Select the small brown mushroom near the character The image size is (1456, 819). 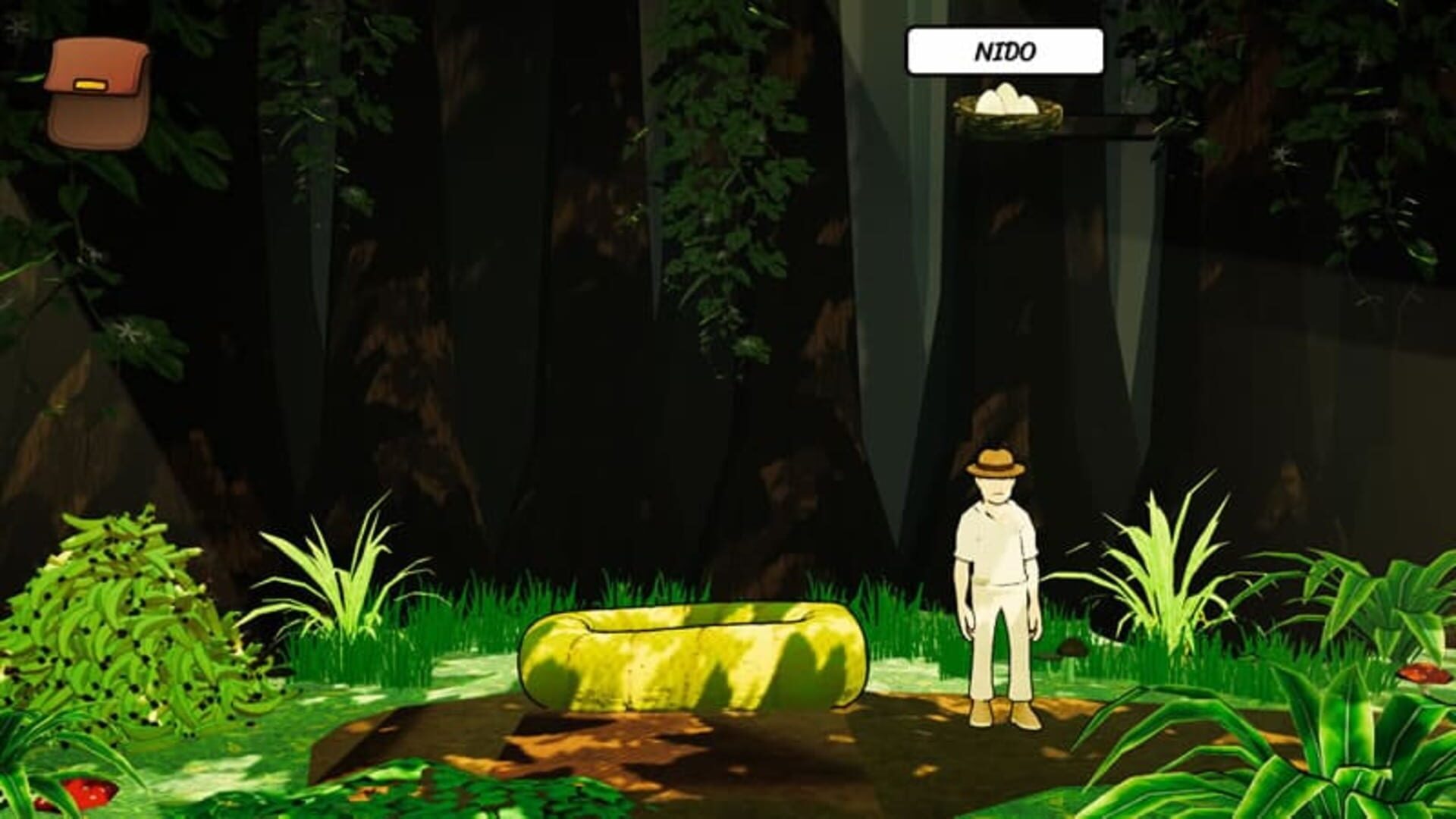click(1069, 649)
